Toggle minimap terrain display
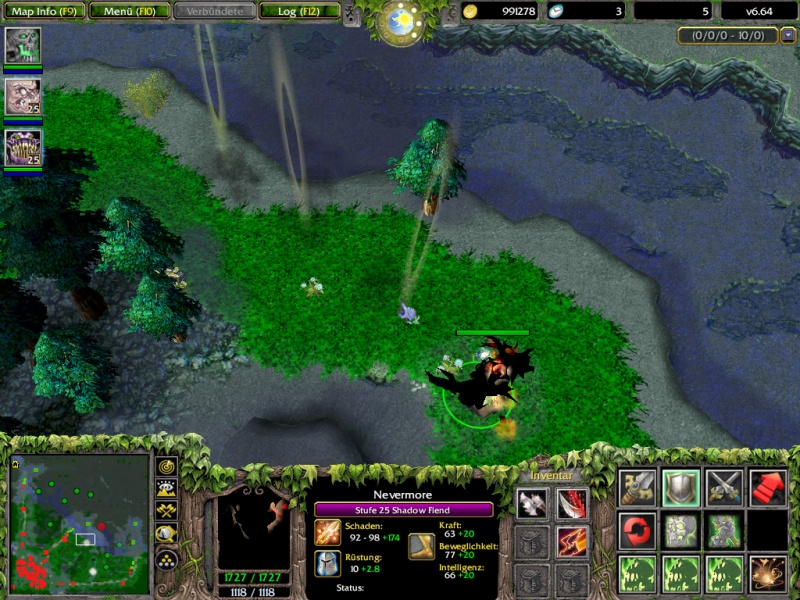This screenshot has height=600, width=800. click(x=166, y=490)
